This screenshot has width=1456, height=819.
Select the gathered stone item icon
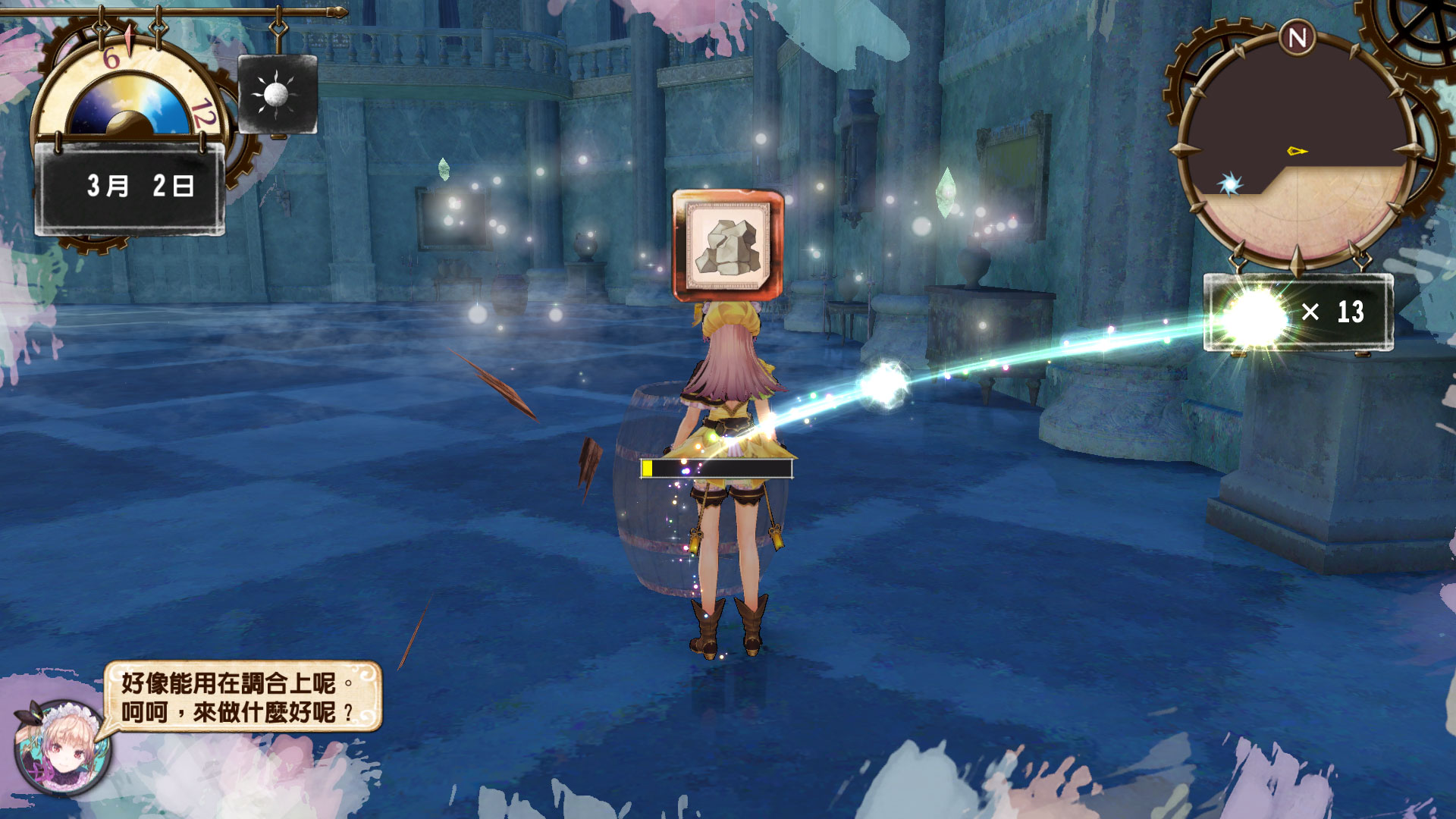coord(728,245)
